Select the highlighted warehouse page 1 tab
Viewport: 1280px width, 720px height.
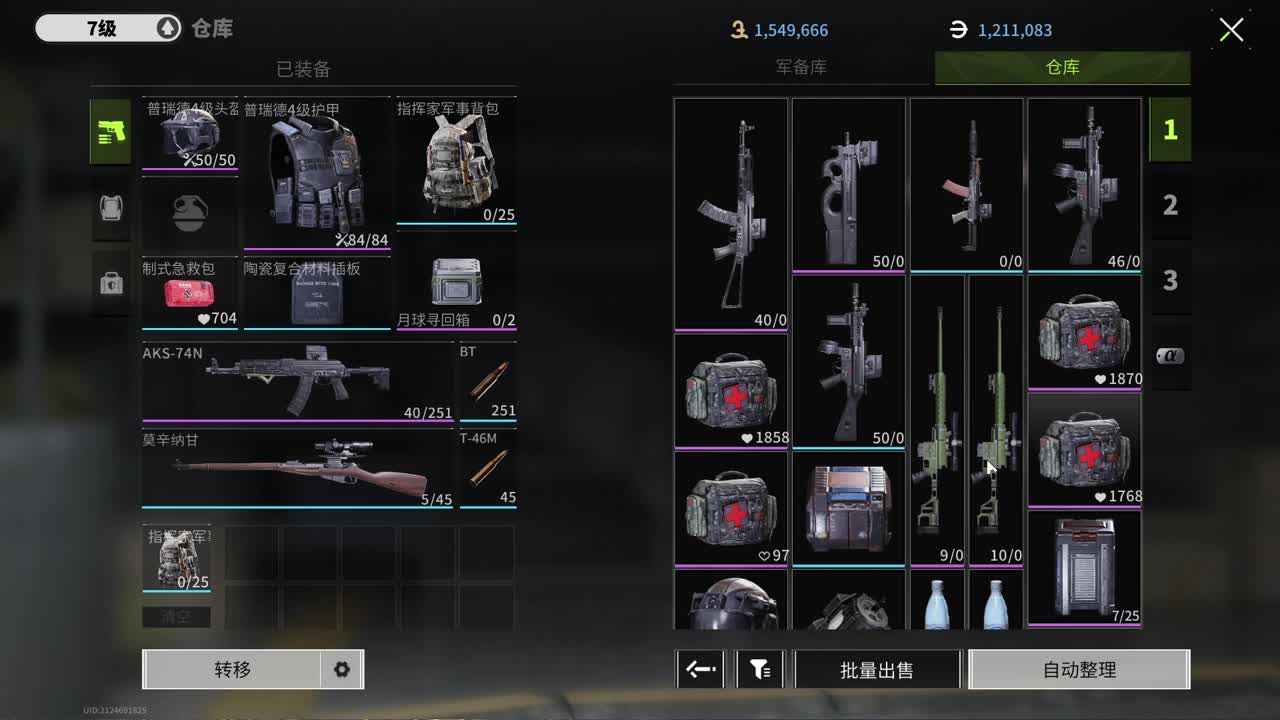(1170, 129)
